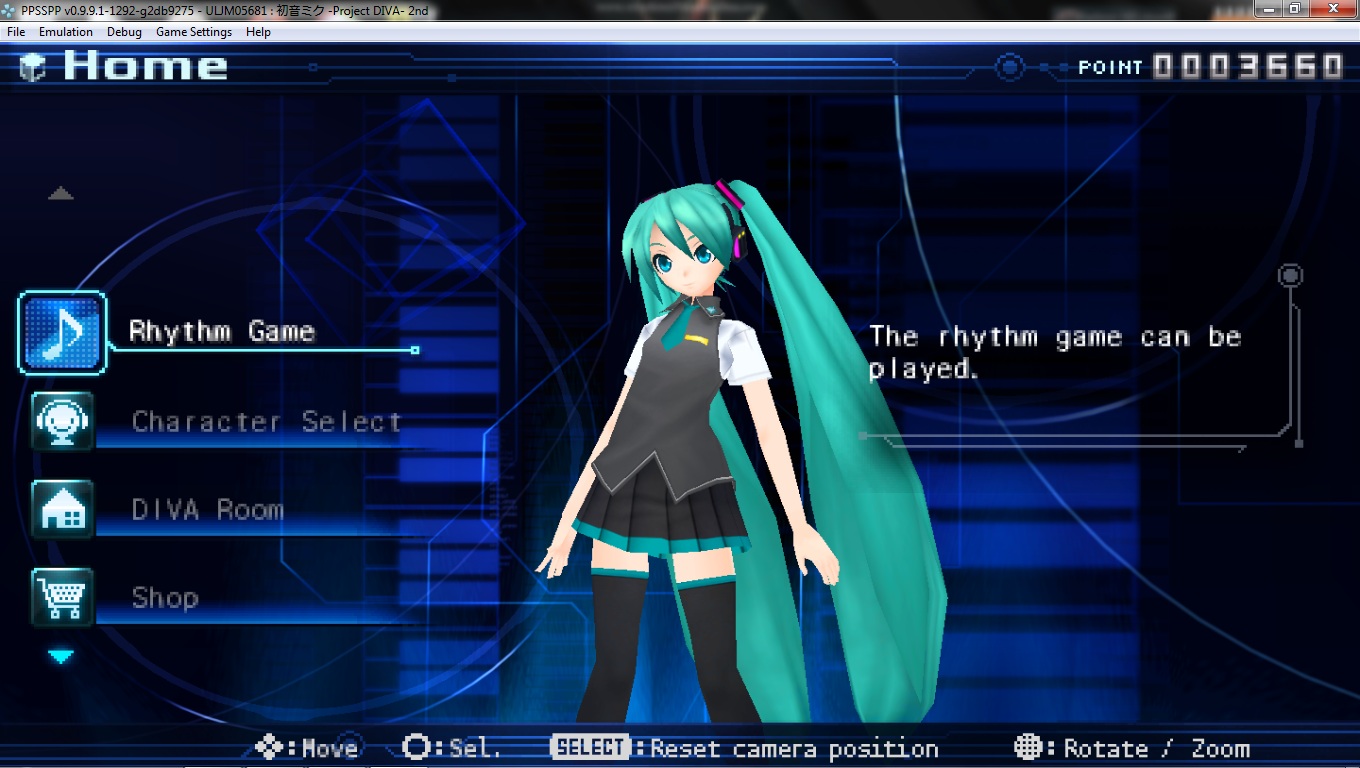Image resolution: width=1360 pixels, height=768 pixels.
Task: Open the Character Select option
Action: (x=266, y=422)
